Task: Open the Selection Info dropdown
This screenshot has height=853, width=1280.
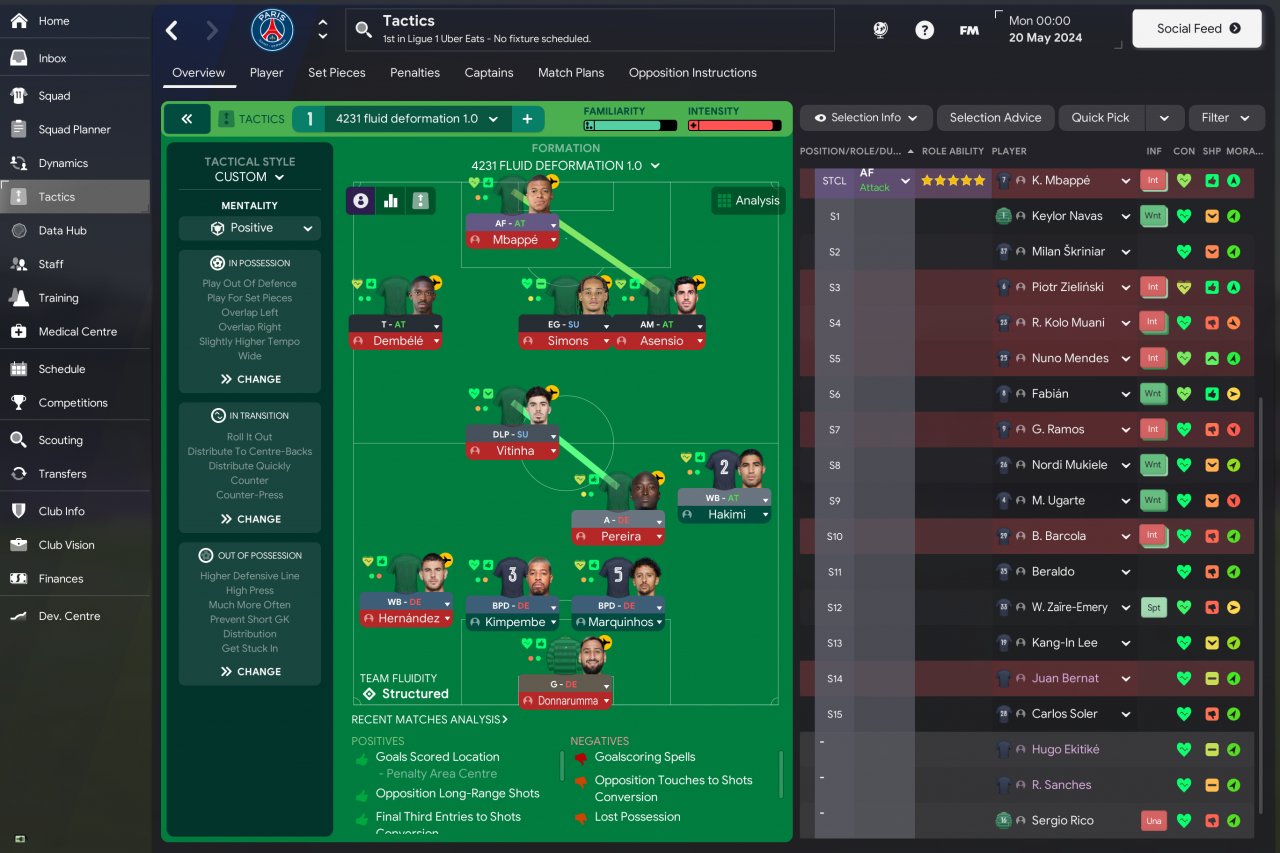Action: pyautogui.click(x=865, y=118)
